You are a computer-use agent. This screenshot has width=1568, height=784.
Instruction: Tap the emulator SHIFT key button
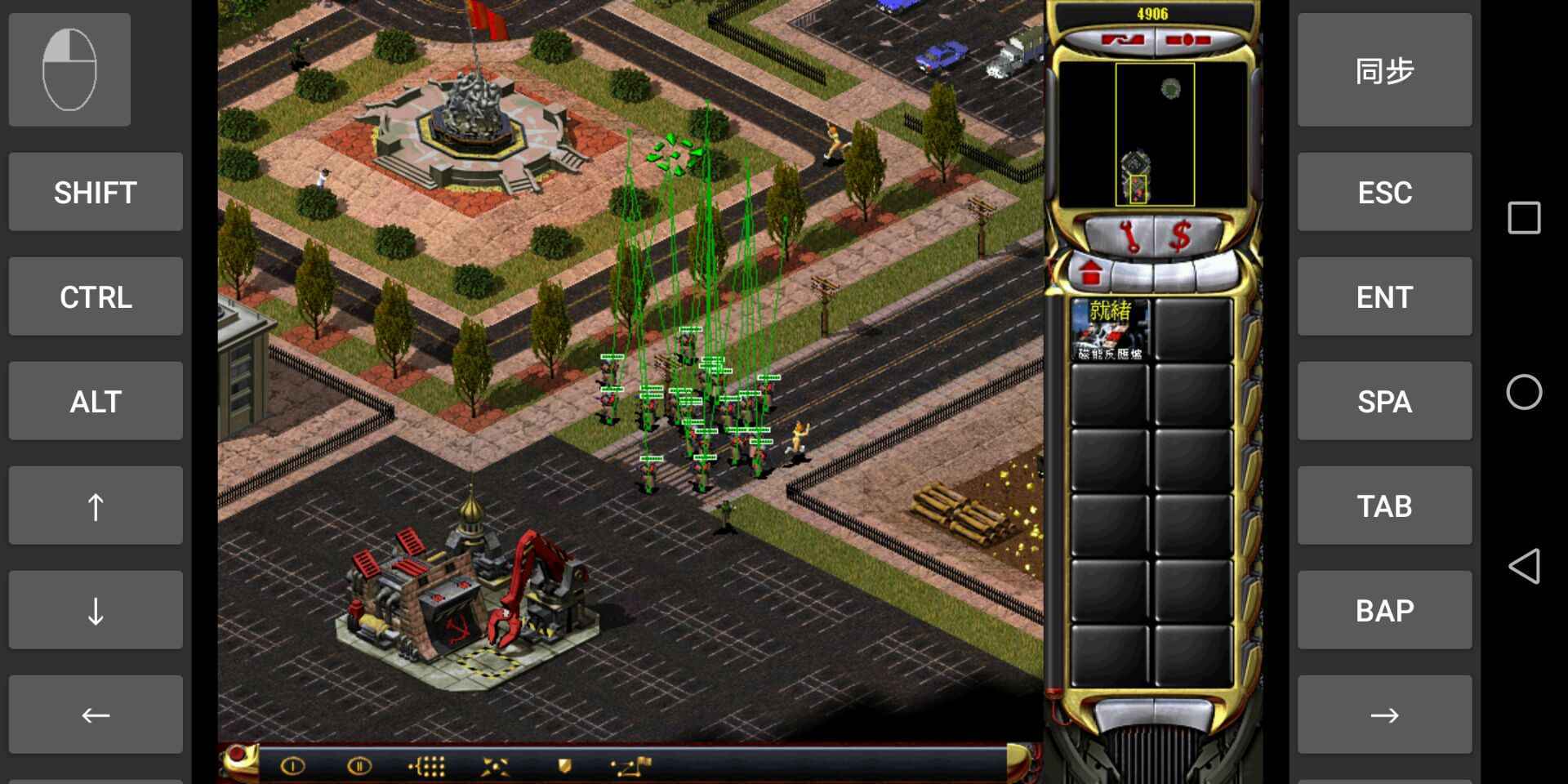click(x=96, y=193)
